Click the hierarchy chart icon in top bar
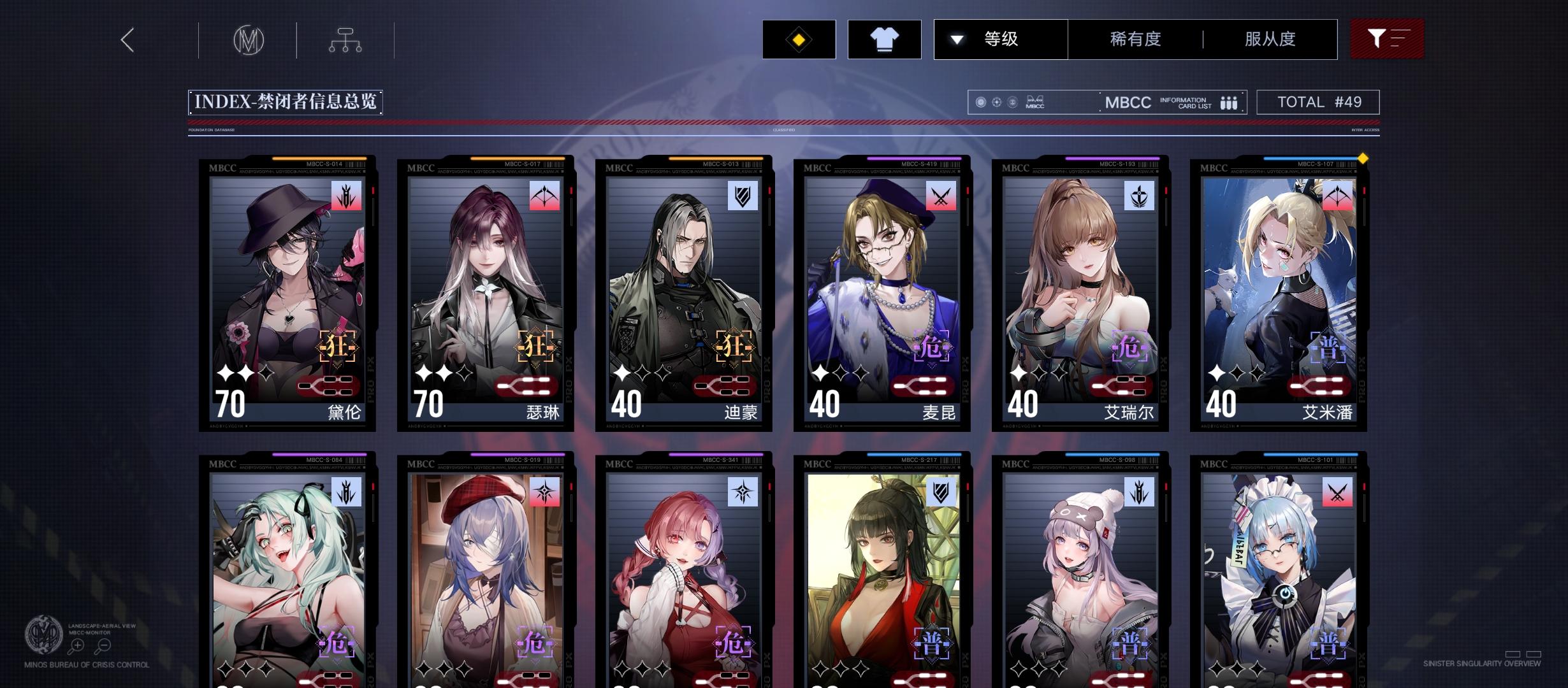The width and height of the screenshot is (1568, 688). 345,39
